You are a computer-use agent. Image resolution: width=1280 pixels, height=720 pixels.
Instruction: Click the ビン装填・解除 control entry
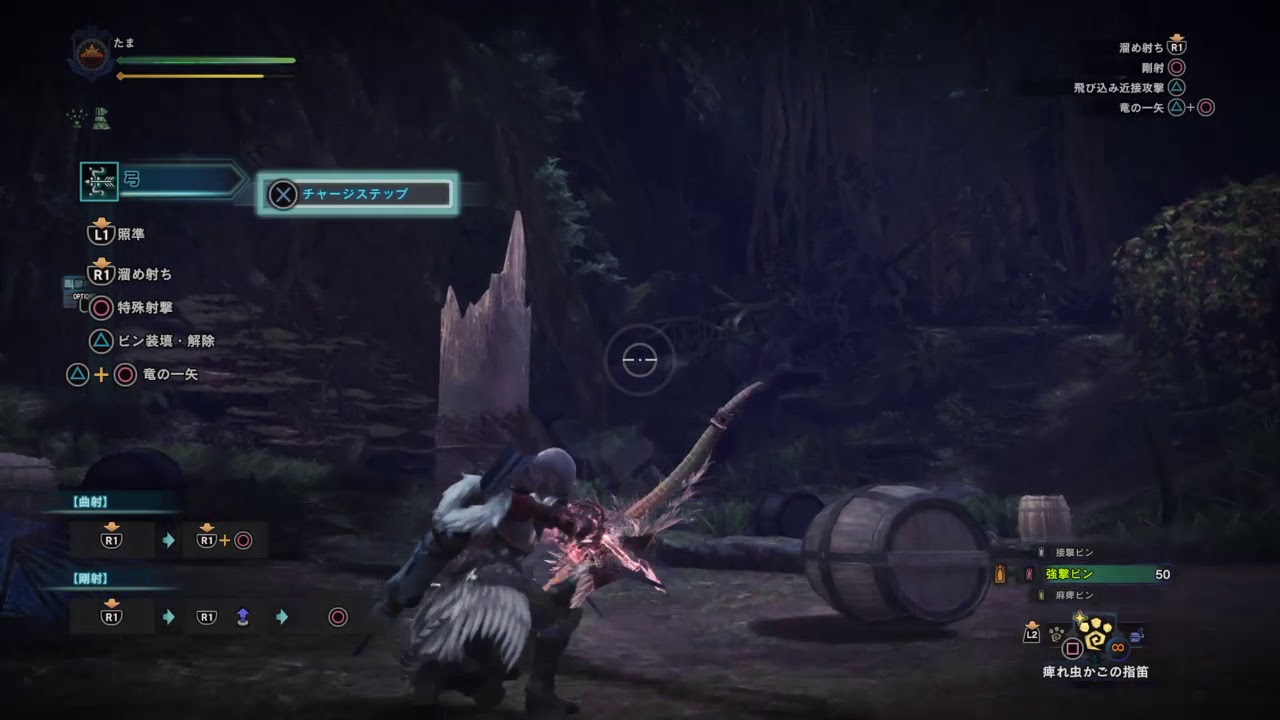click(x=165, y=341)
